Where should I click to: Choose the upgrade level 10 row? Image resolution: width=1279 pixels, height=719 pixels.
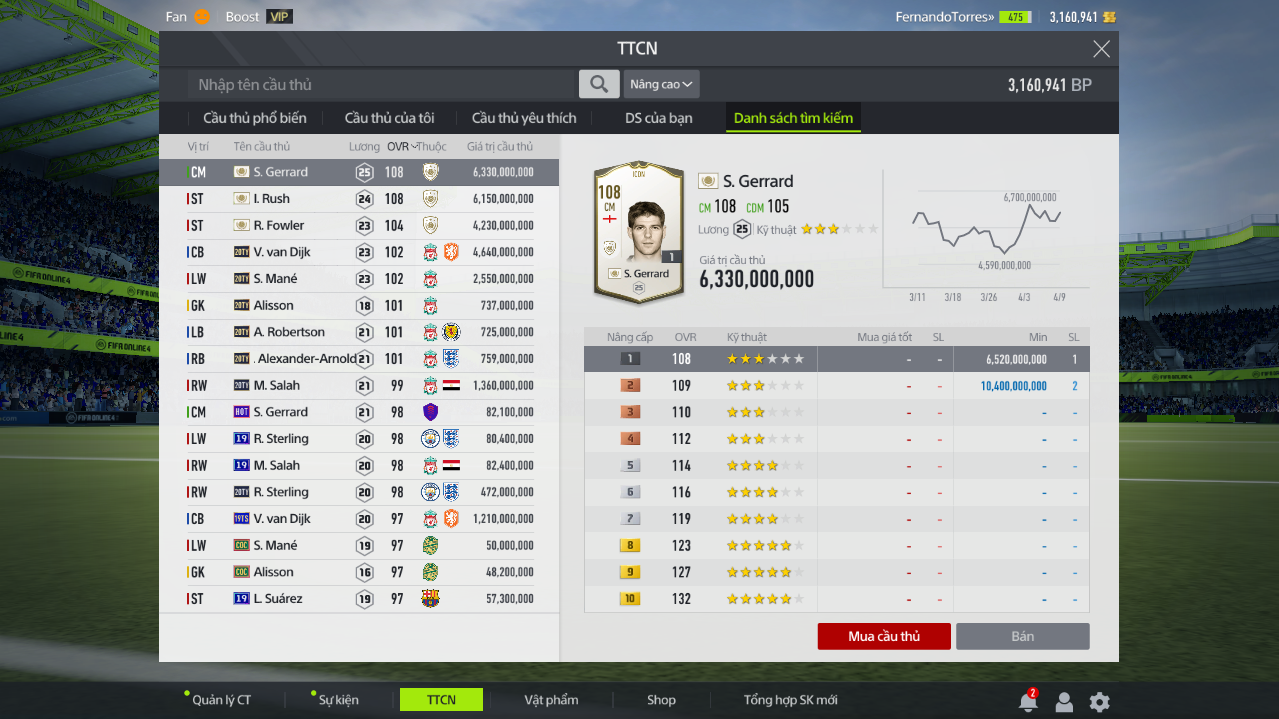pos(836,599)
